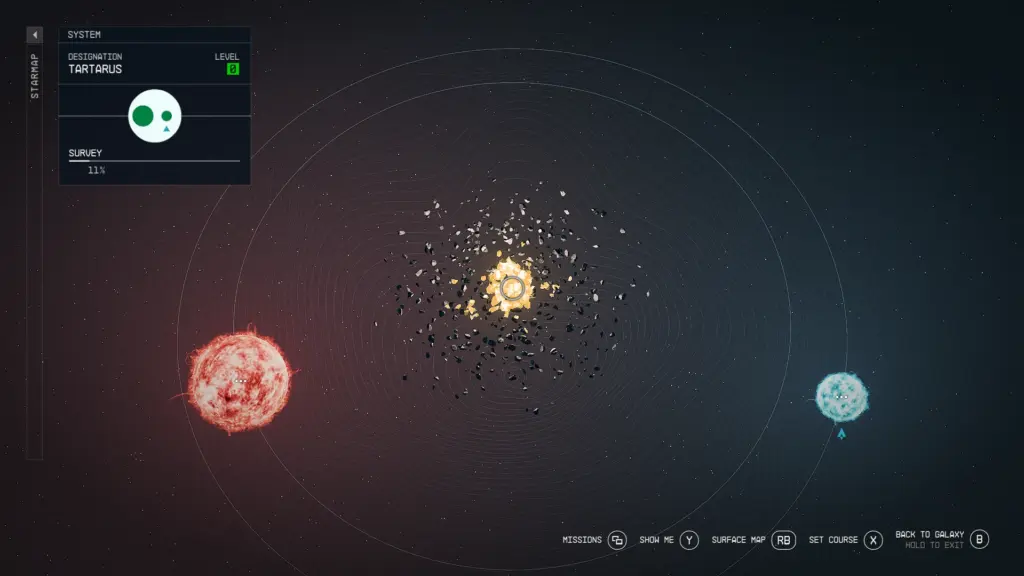This screenshot has width=1024, height=576.
Task: Select the large red star
Action: [239, 382]
